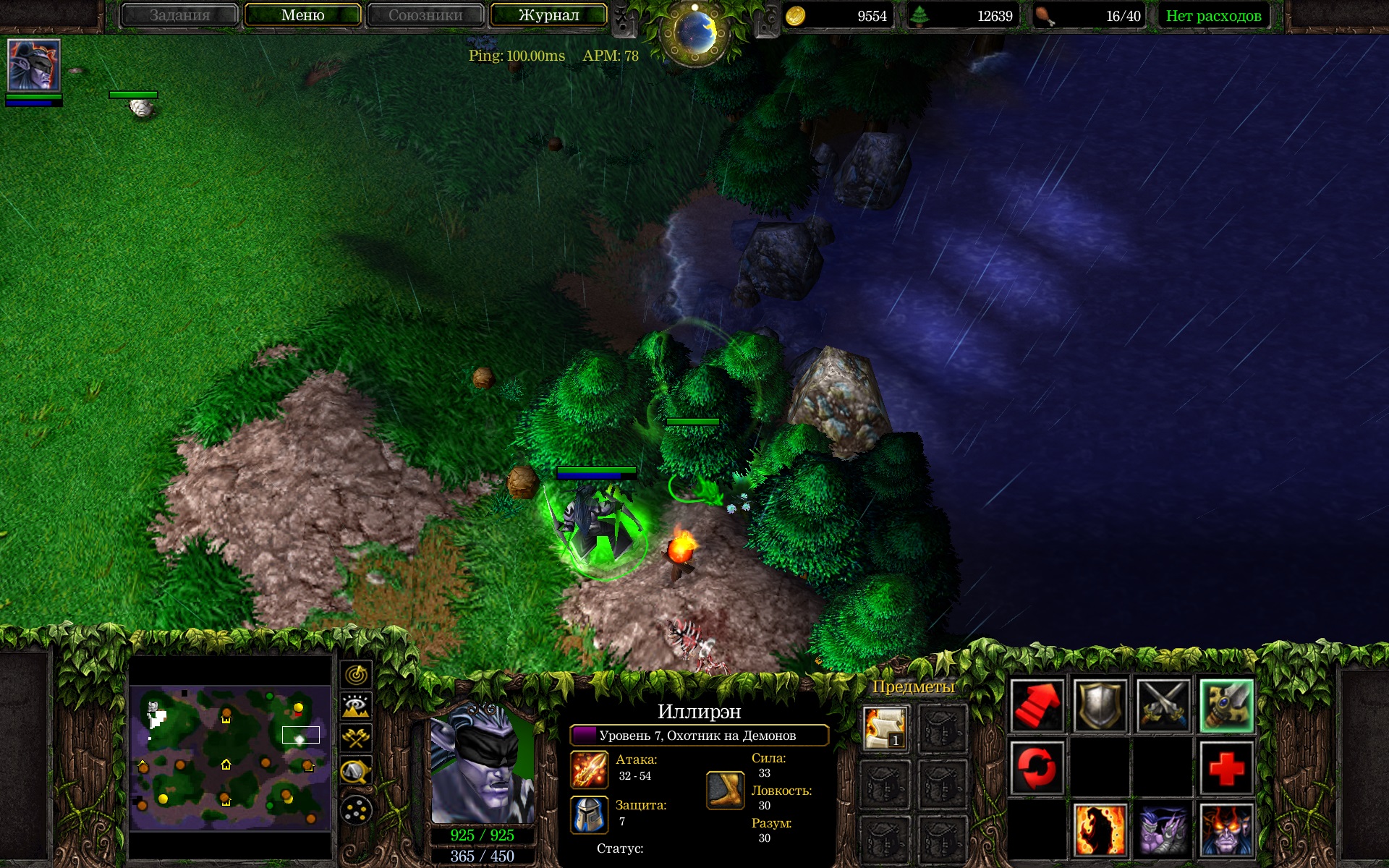This screenshot has height=868, width=1389.
Task: Select the hero icon in the top-left corner
Action: [x=33, y=65]
